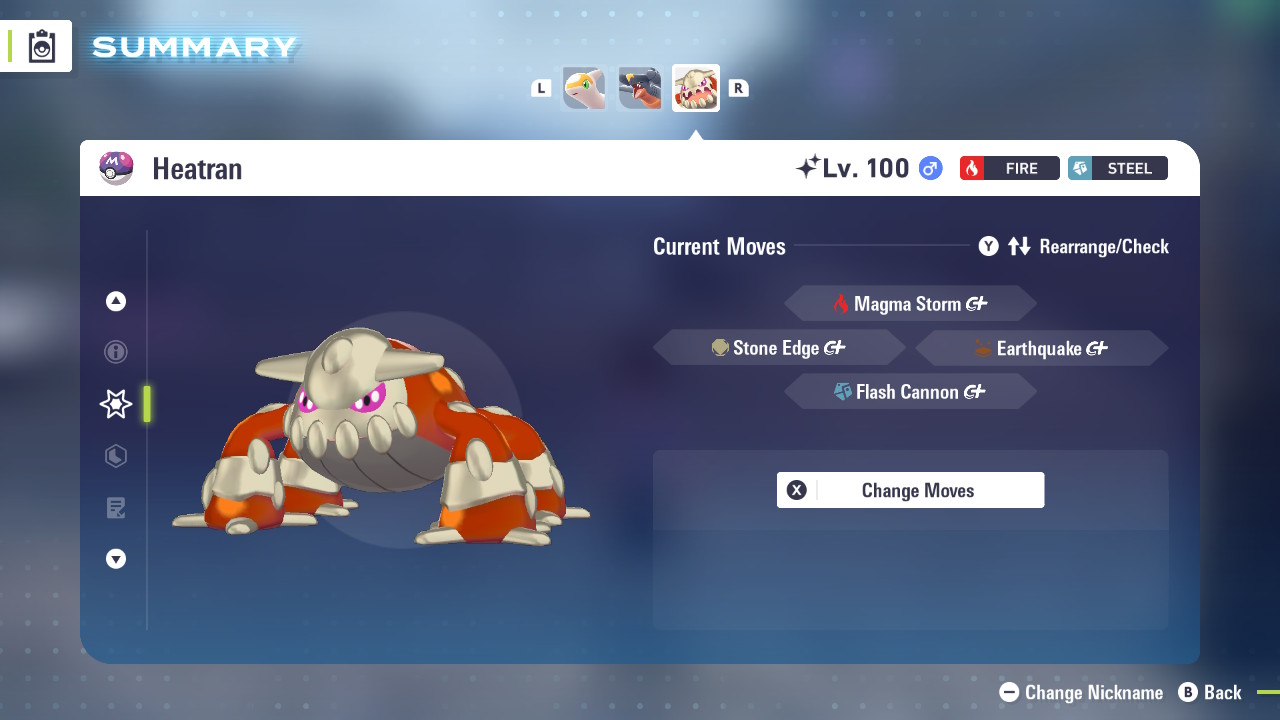Select the FIRE type badge
Image resolution: width=1280 pixels, height=720 pixels.
(x=1009, y=168)
